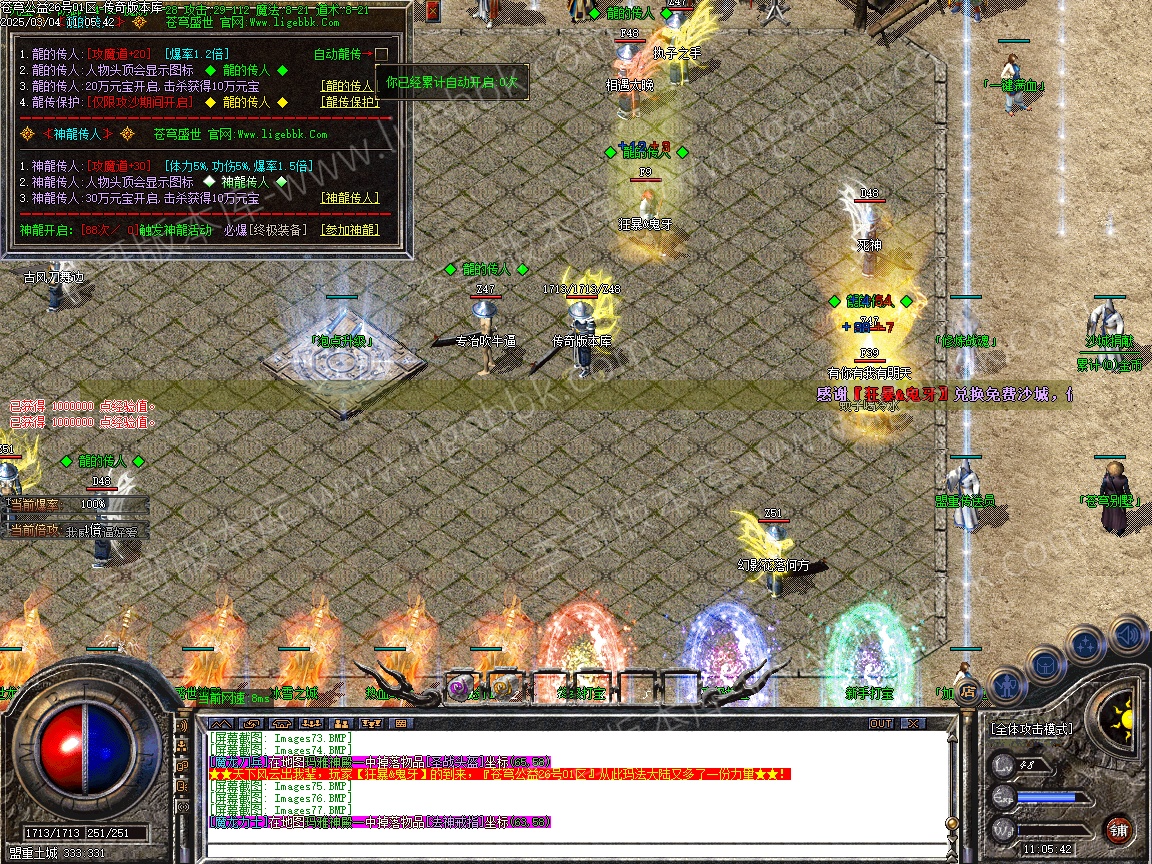Open the bag round button
Viewport: 1152px width, 864px height.
tap(1045, 662)
